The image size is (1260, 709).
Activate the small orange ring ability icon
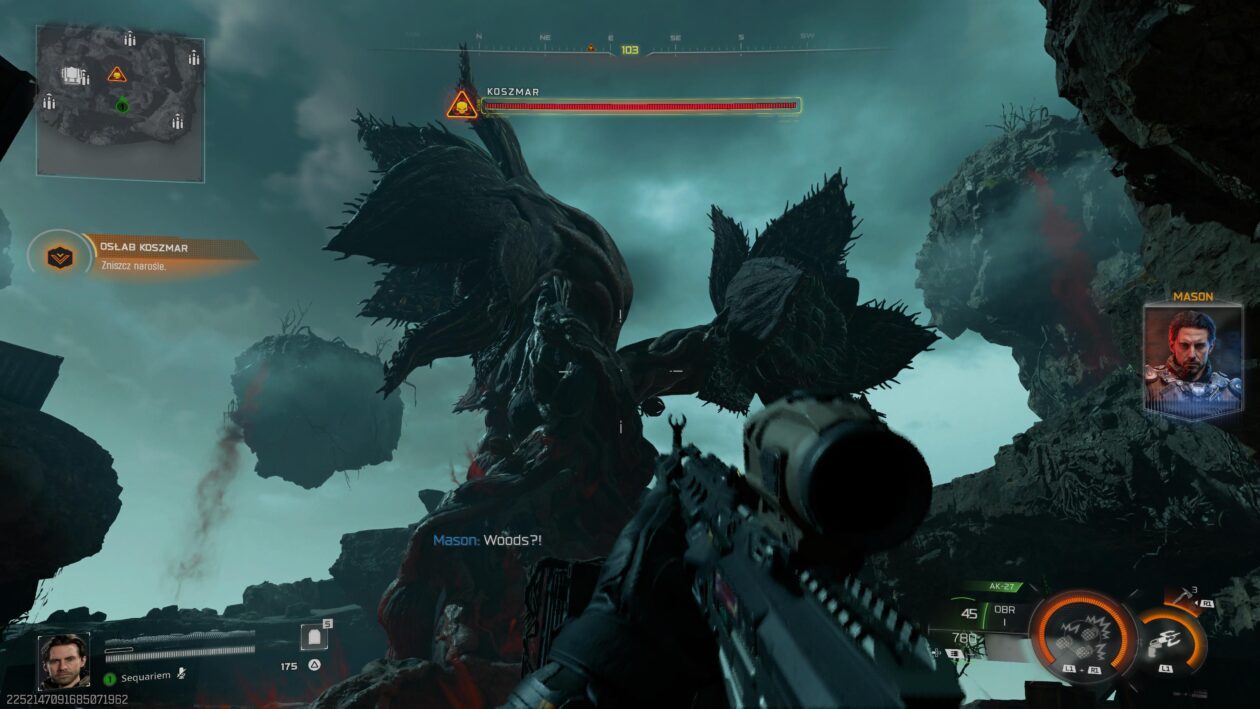click(1169, 640)
